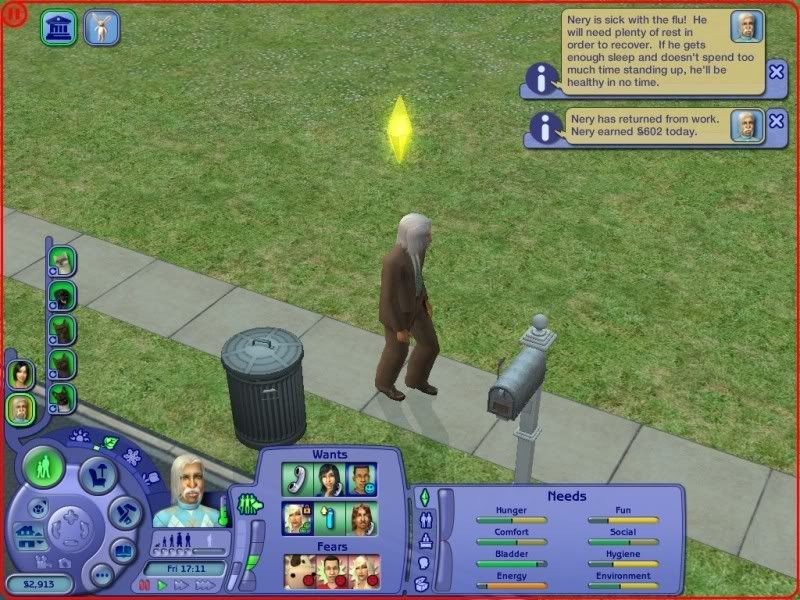
Task: Select the phone call want
Action: 297,480
